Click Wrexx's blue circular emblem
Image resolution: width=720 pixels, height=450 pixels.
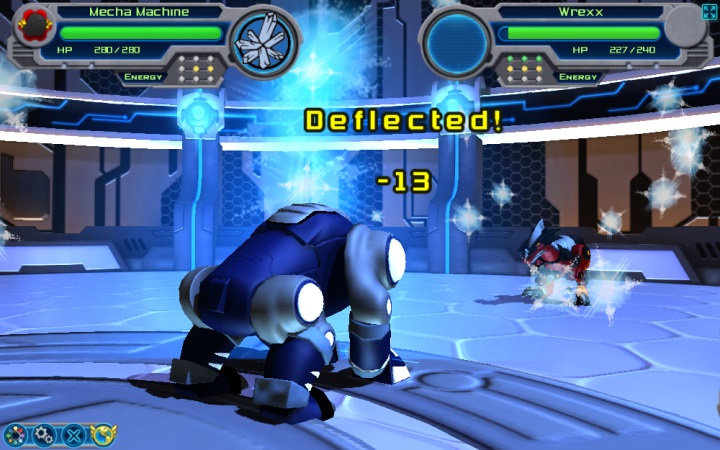pos(457,40)
